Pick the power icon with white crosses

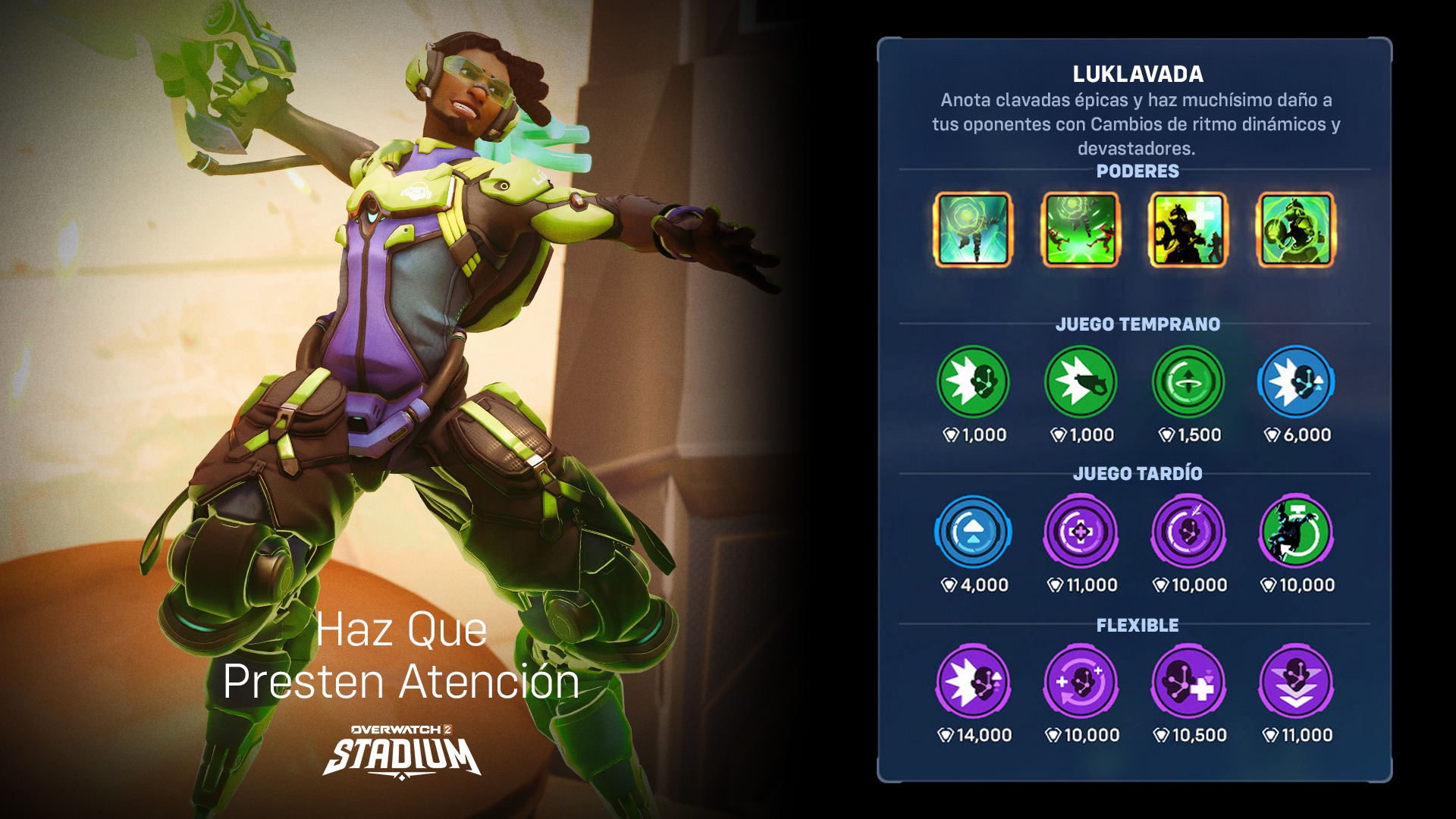tap(1188, 230)
